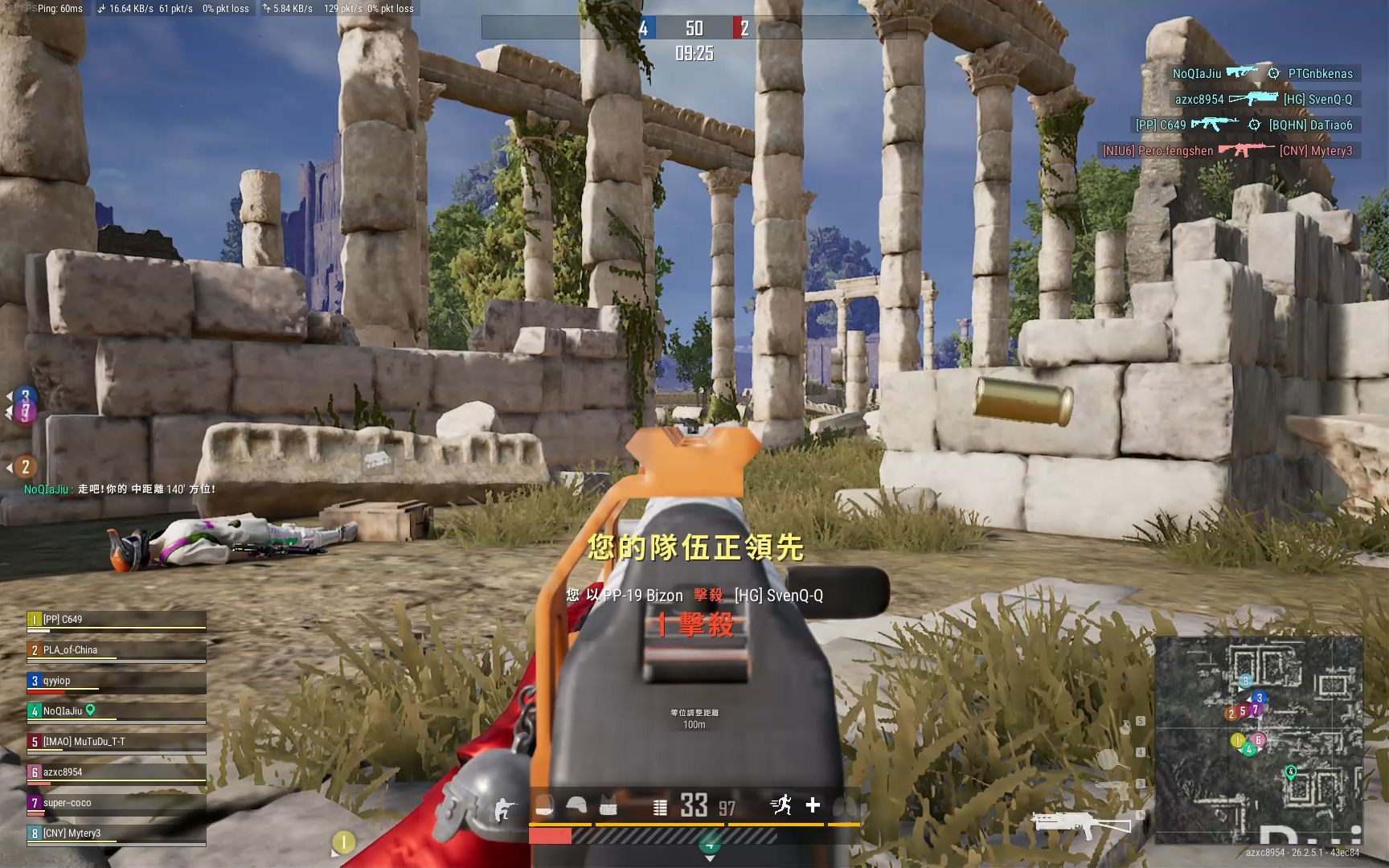Click the NoQIaJiu kill feed entry
Image resolution: width=1389 pixels, height=868 pixels.
[x=1262, y=74]
